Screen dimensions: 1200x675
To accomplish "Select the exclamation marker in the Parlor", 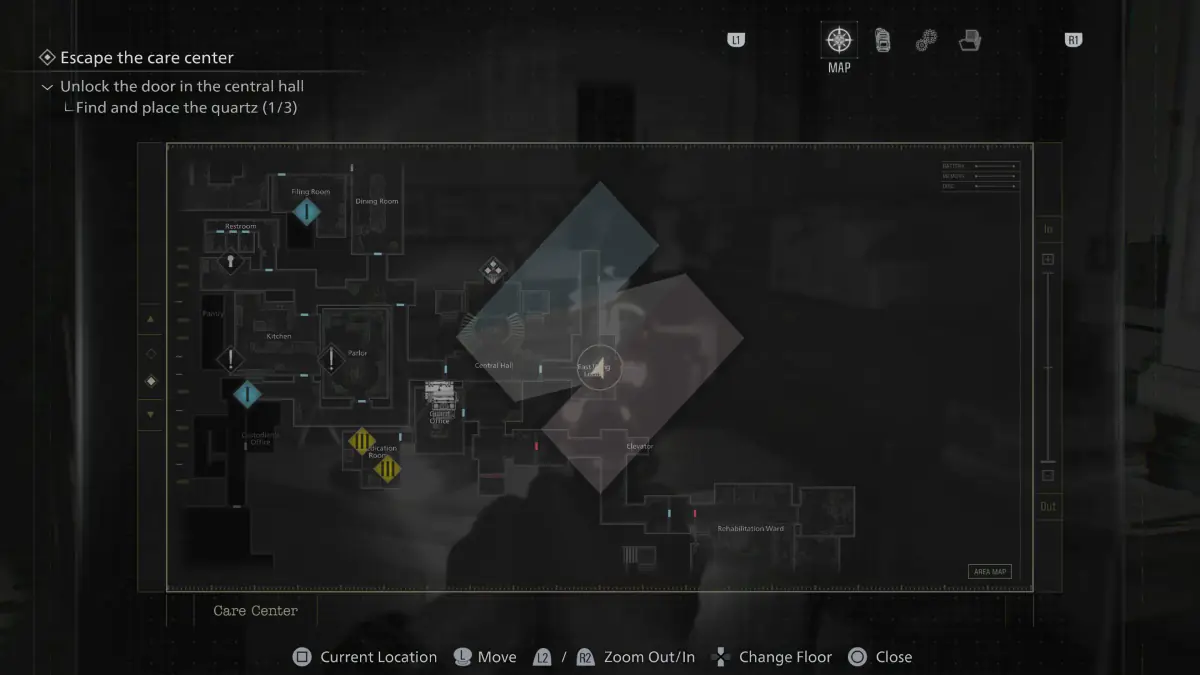I will pyautogui.click(x=331, y=358).
